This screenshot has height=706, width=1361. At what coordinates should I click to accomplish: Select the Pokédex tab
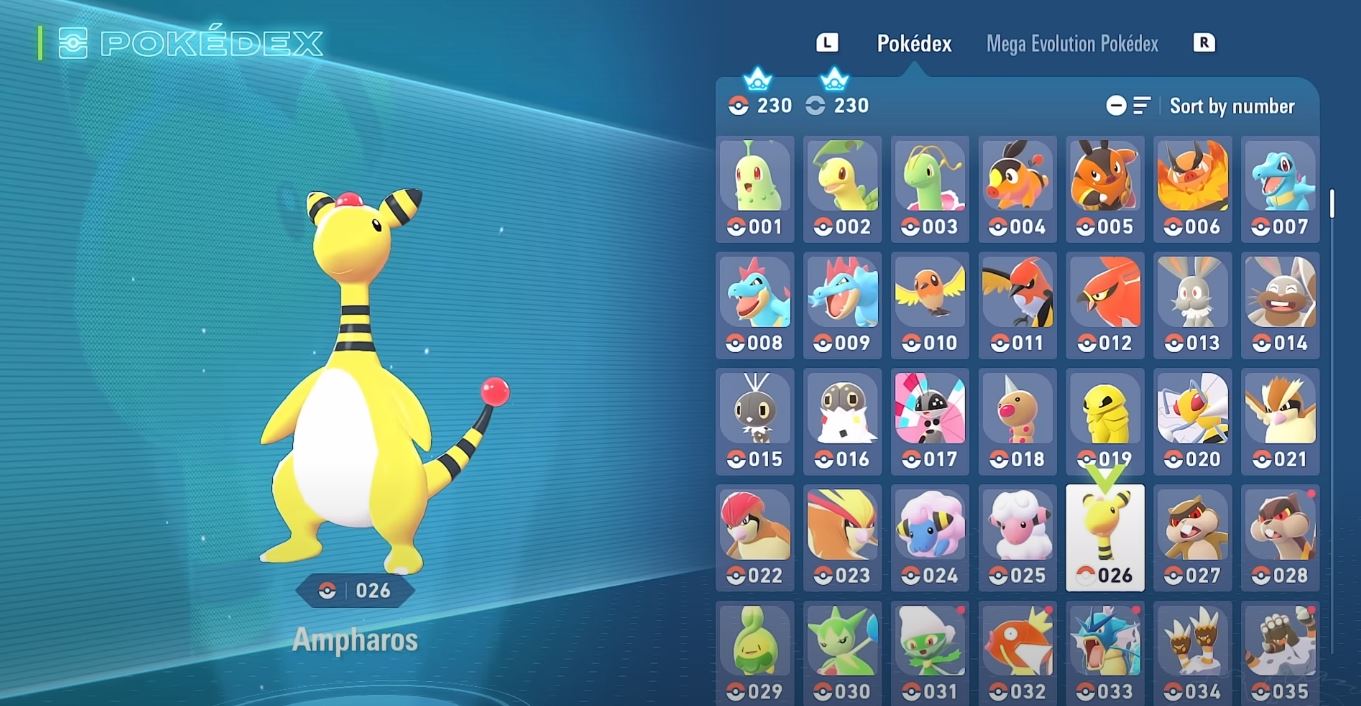[x=914, y=44]
